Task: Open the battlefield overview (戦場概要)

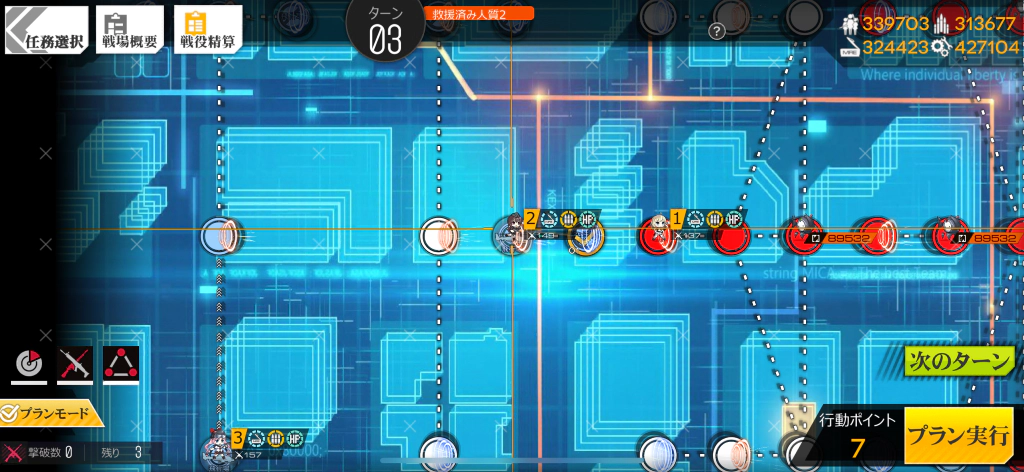Action: tap(130, 28)
